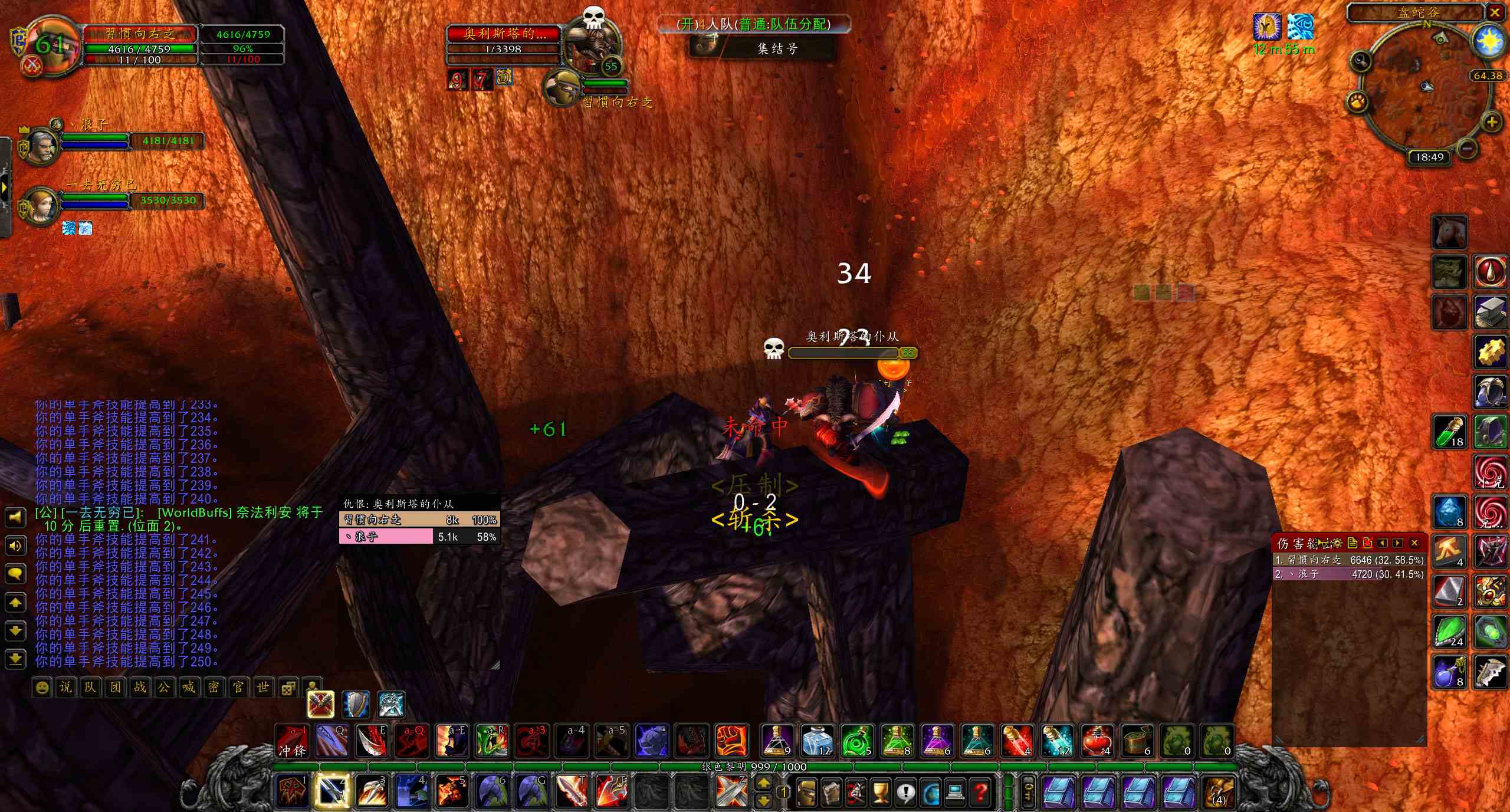Click the horse mount icon
The height and width of the screenshot is (812, 1510).
[x=1449, y=231]
